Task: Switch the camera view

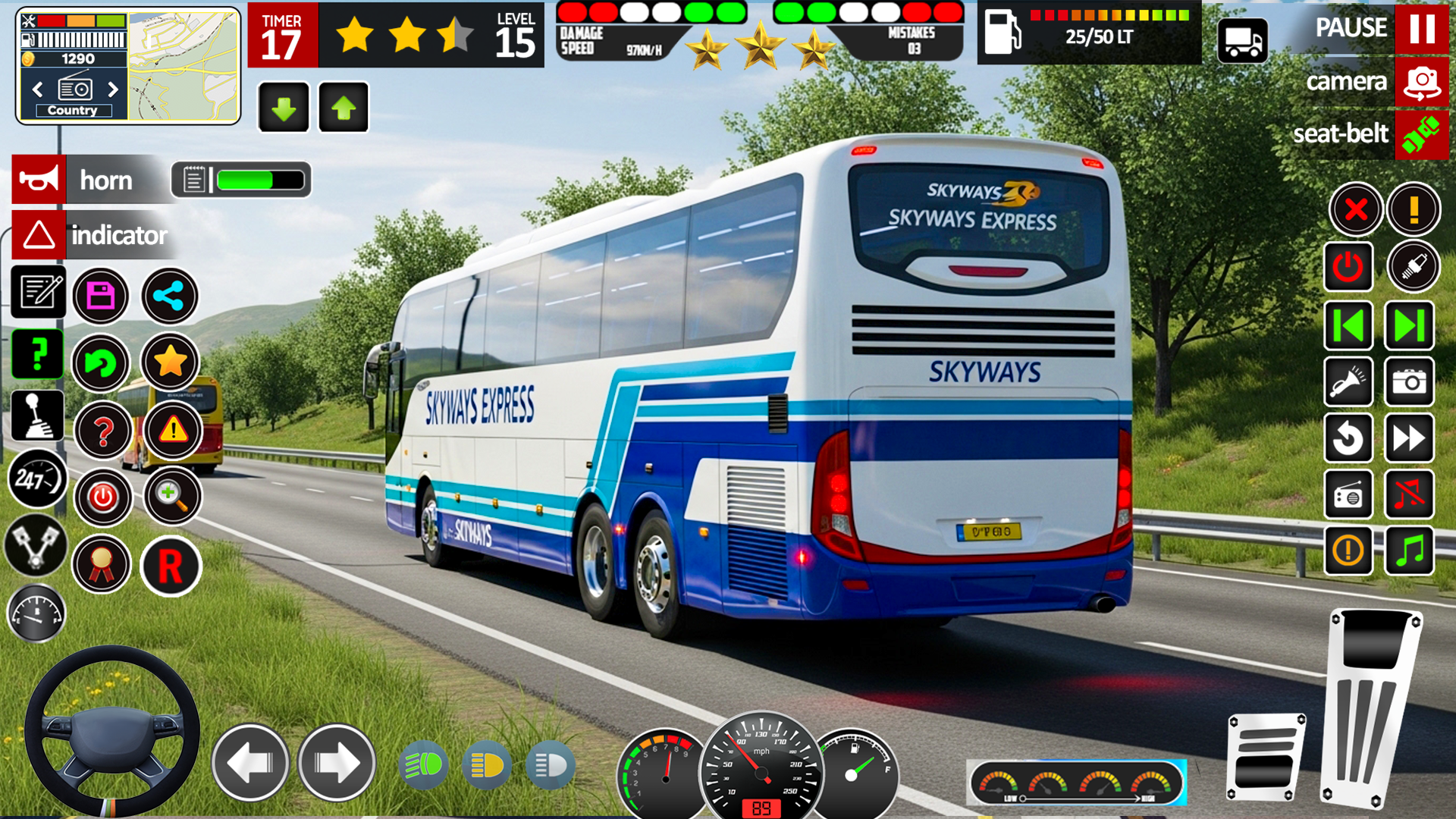Action: click(1421, 82)
